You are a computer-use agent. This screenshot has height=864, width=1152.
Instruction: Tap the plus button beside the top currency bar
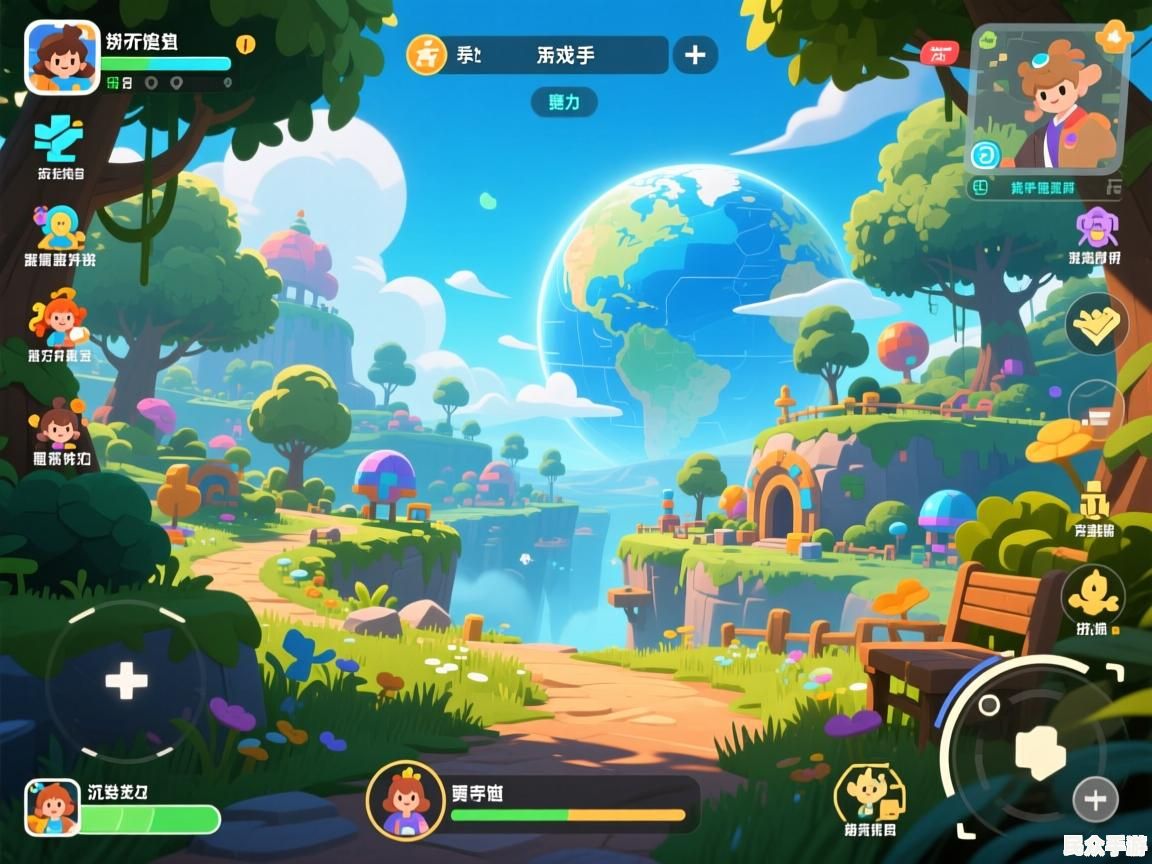click(695, 55)
